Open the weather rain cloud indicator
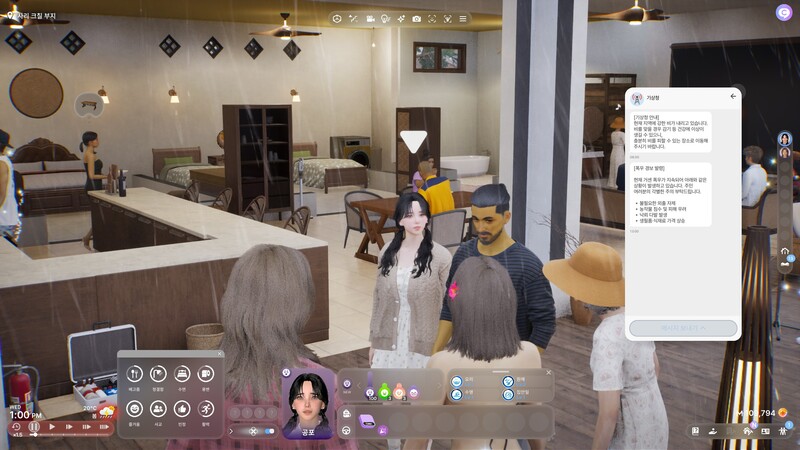This screenshot has width=800, height=450. click(x=106, y=411)
